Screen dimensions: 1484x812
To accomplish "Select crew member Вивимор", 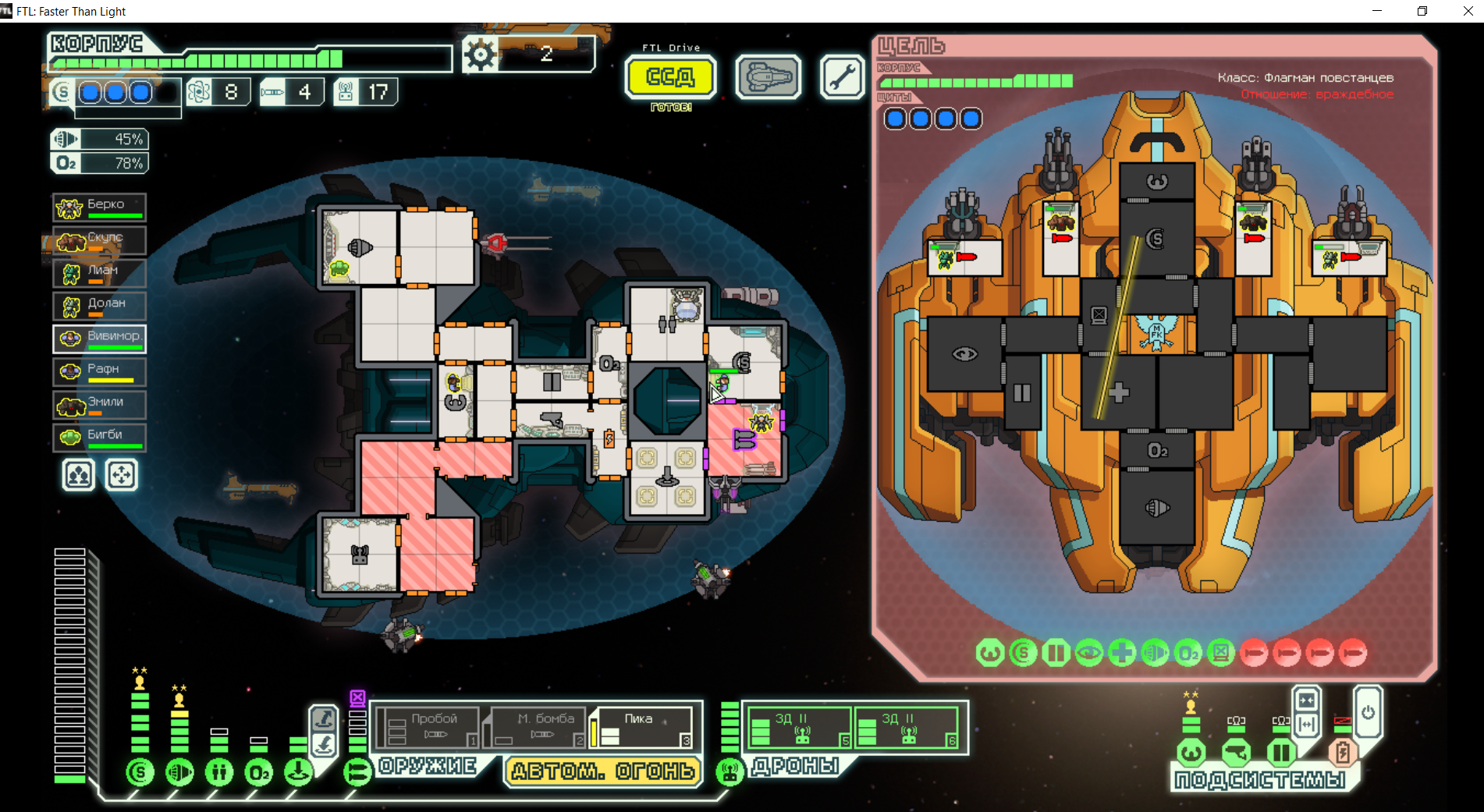I will click(99, 339).
